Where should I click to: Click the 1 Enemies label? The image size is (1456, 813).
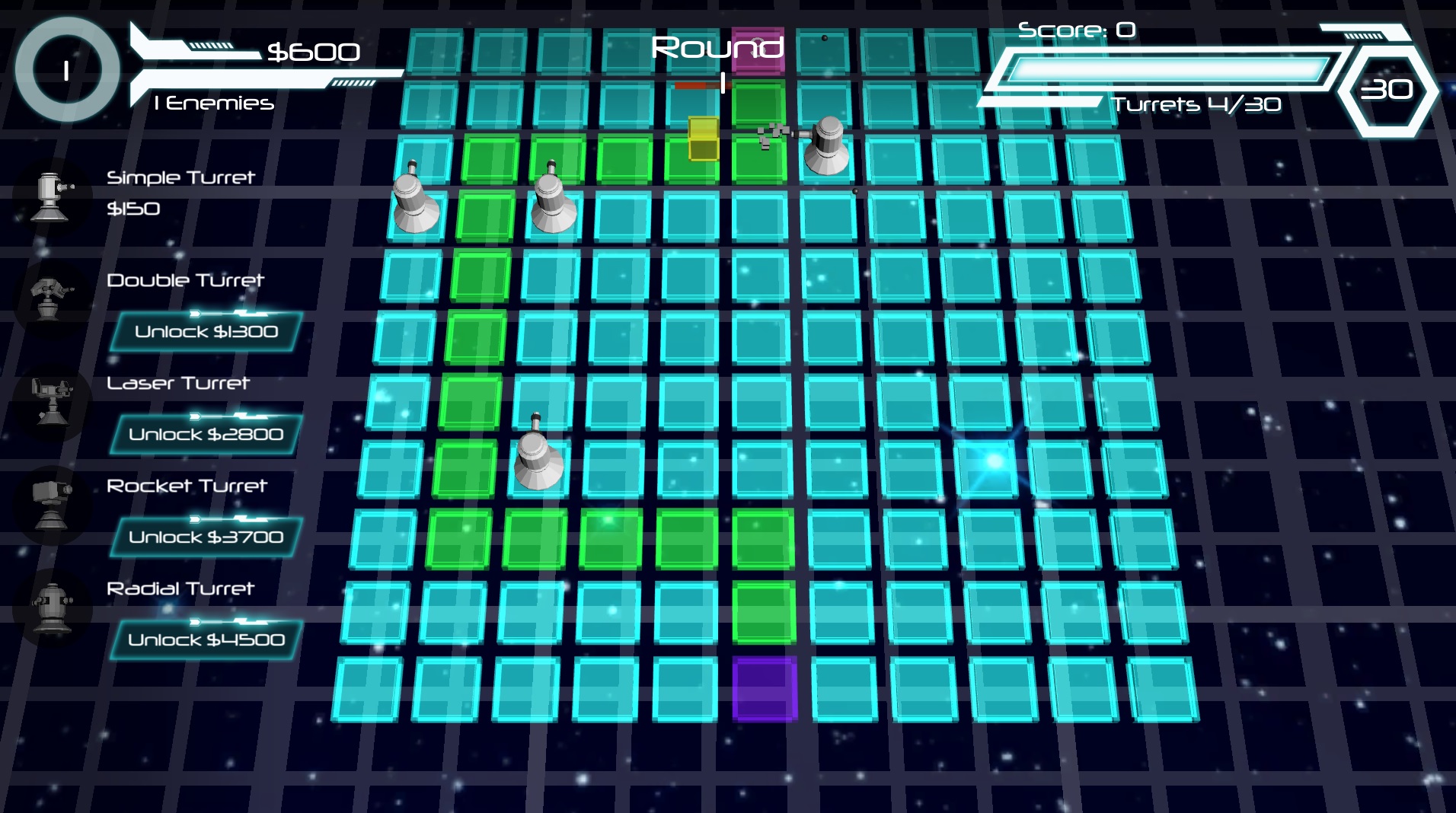tap(213, 104)
